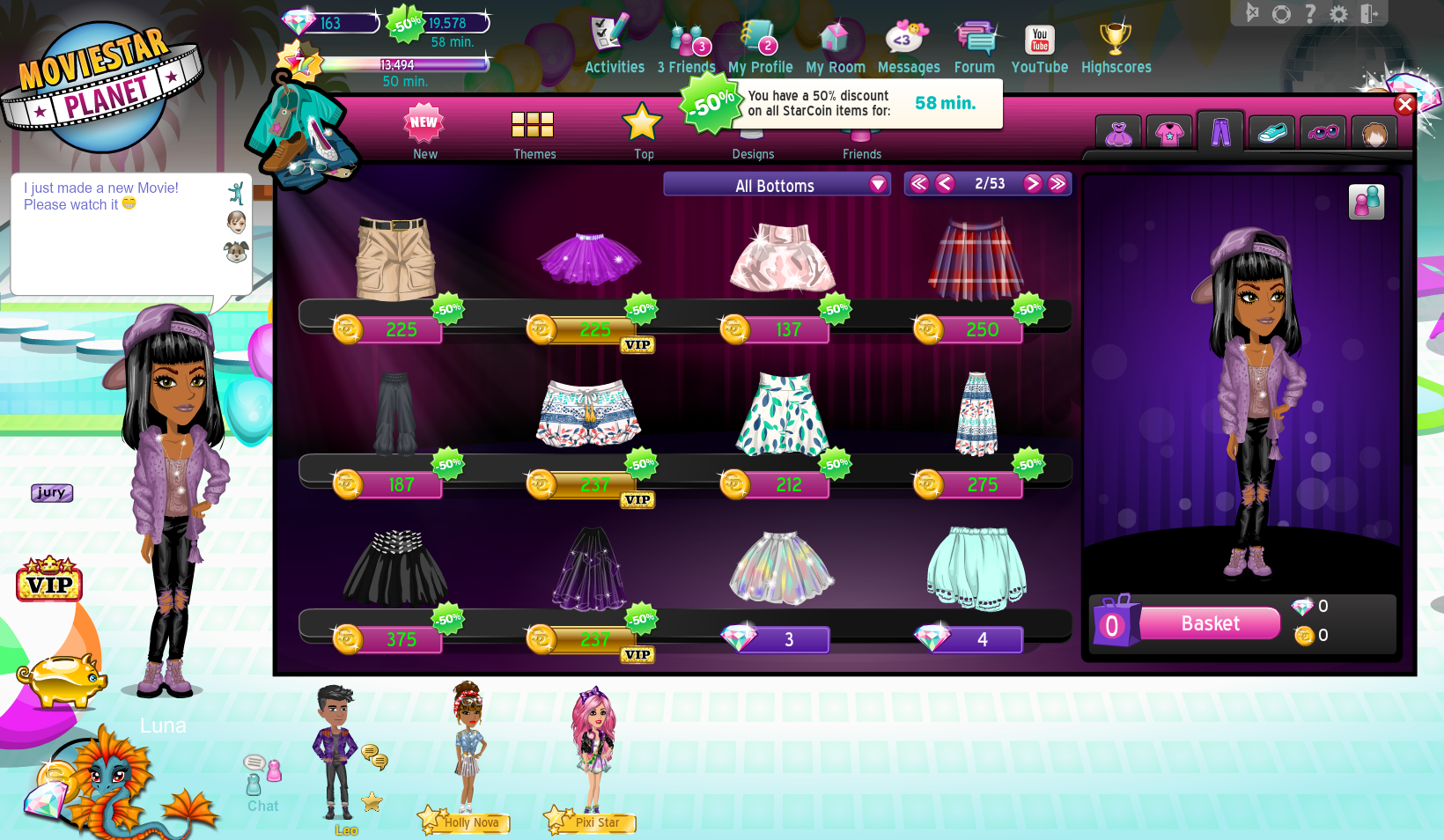Switch to the shoes category tab
This screenshot has height=840, width=1444.
pyautogui.click(x=1271, y=134)
